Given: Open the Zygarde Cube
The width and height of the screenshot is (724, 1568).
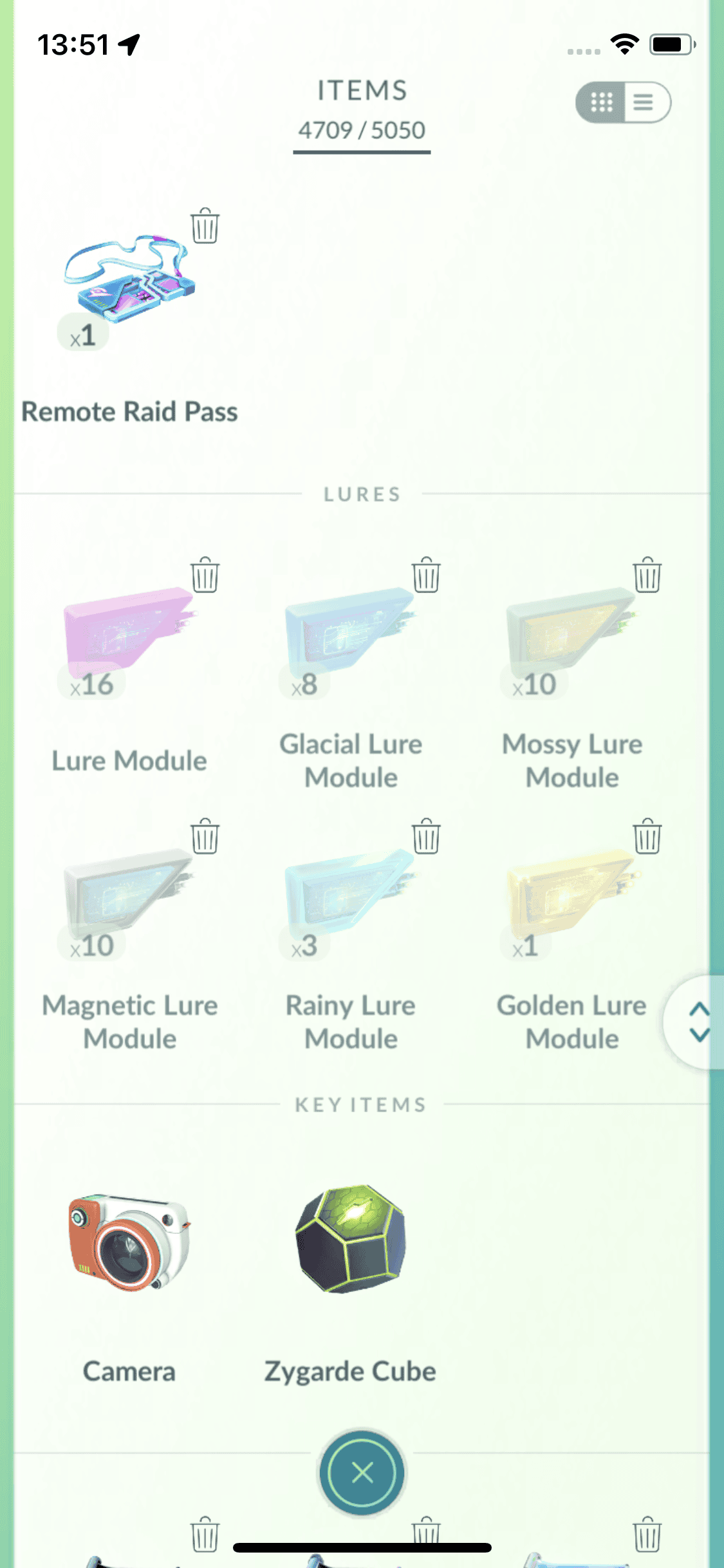Looking at the screenshot, I should (350, 1239).
